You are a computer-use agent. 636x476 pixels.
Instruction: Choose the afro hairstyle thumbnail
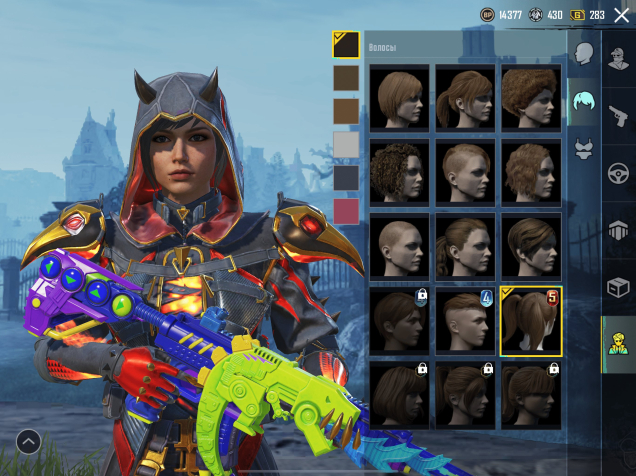(531, 97)
